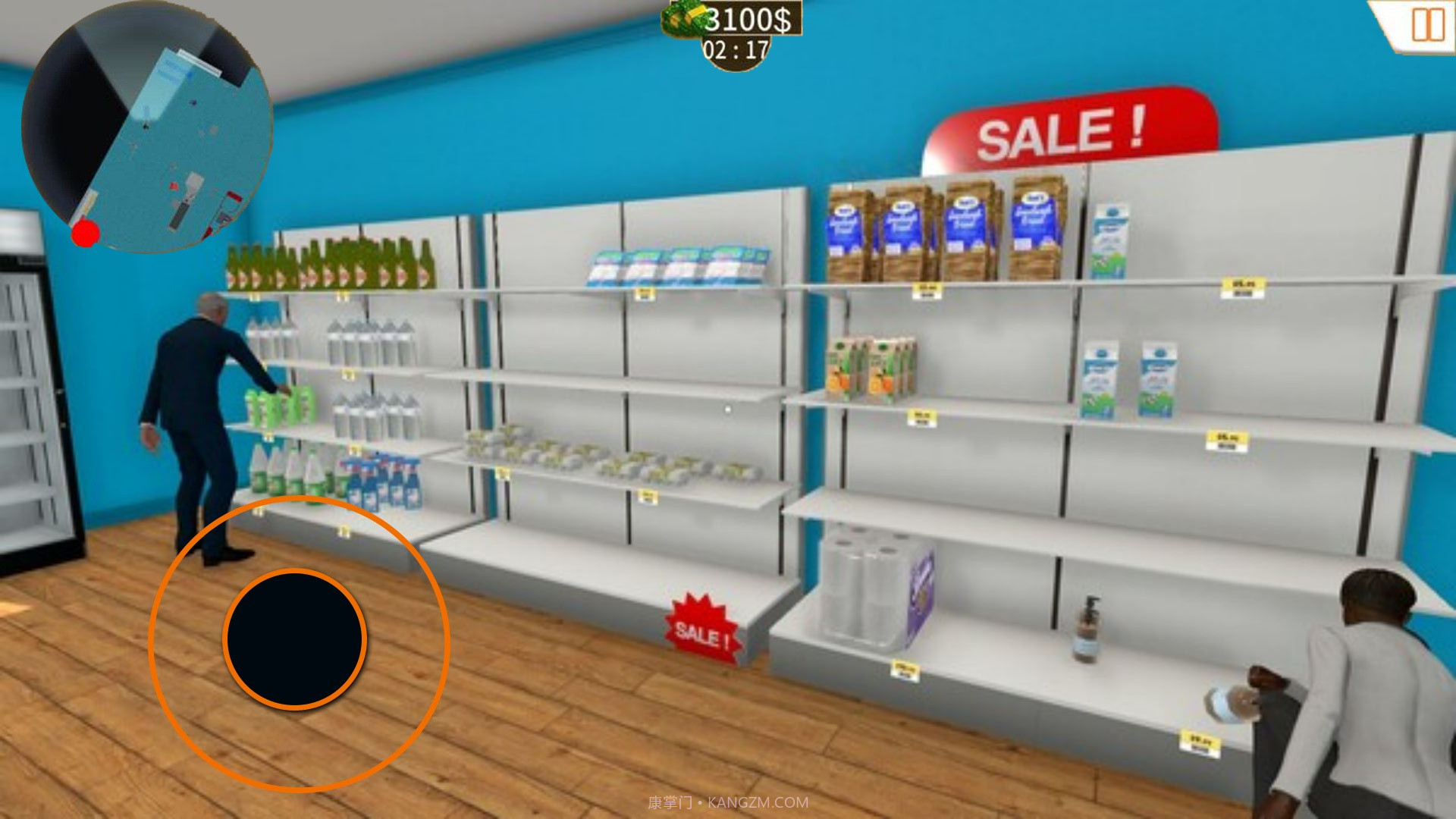Tap the virtual joystick thumb knob

295,639
